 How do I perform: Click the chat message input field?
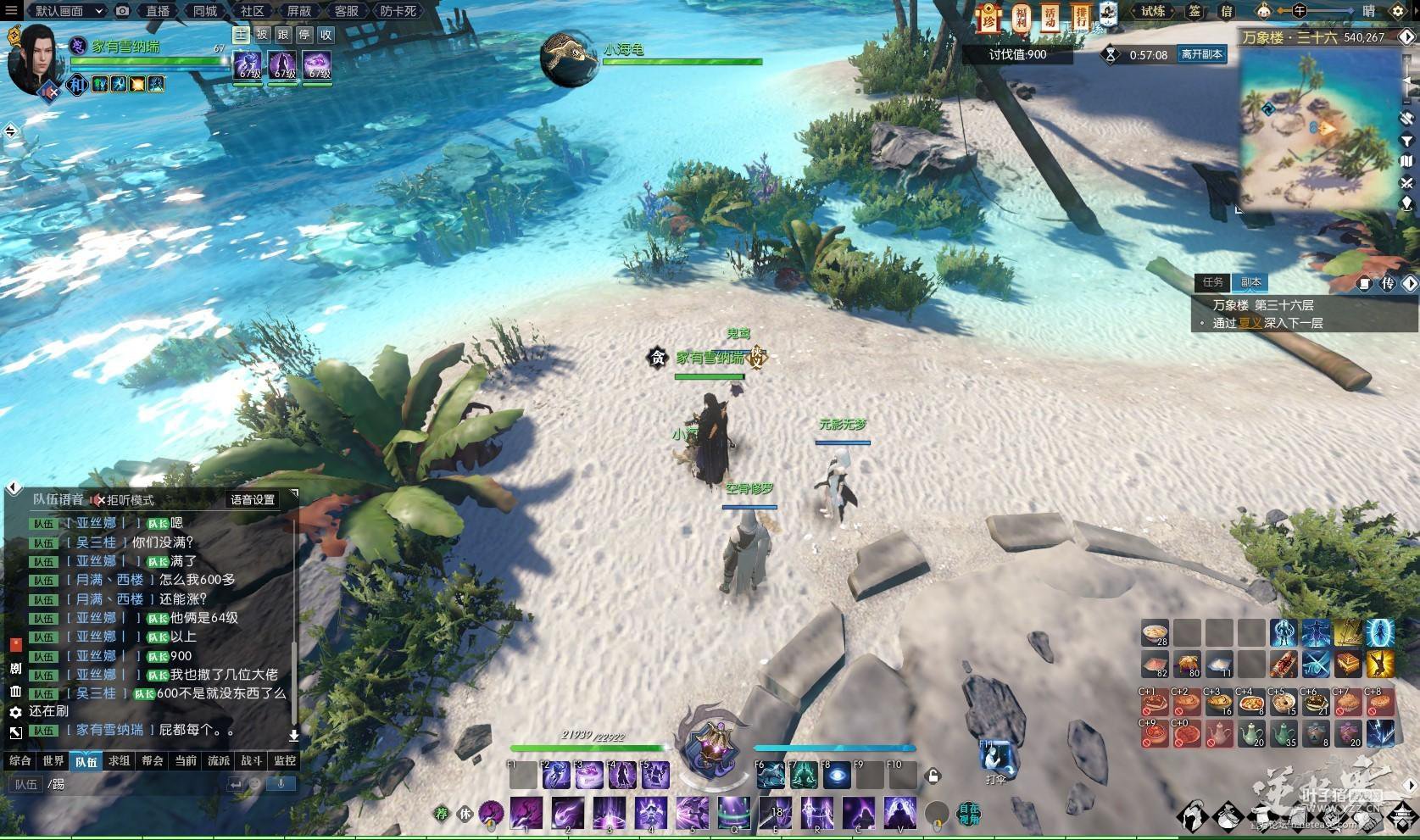coord(136,784)
